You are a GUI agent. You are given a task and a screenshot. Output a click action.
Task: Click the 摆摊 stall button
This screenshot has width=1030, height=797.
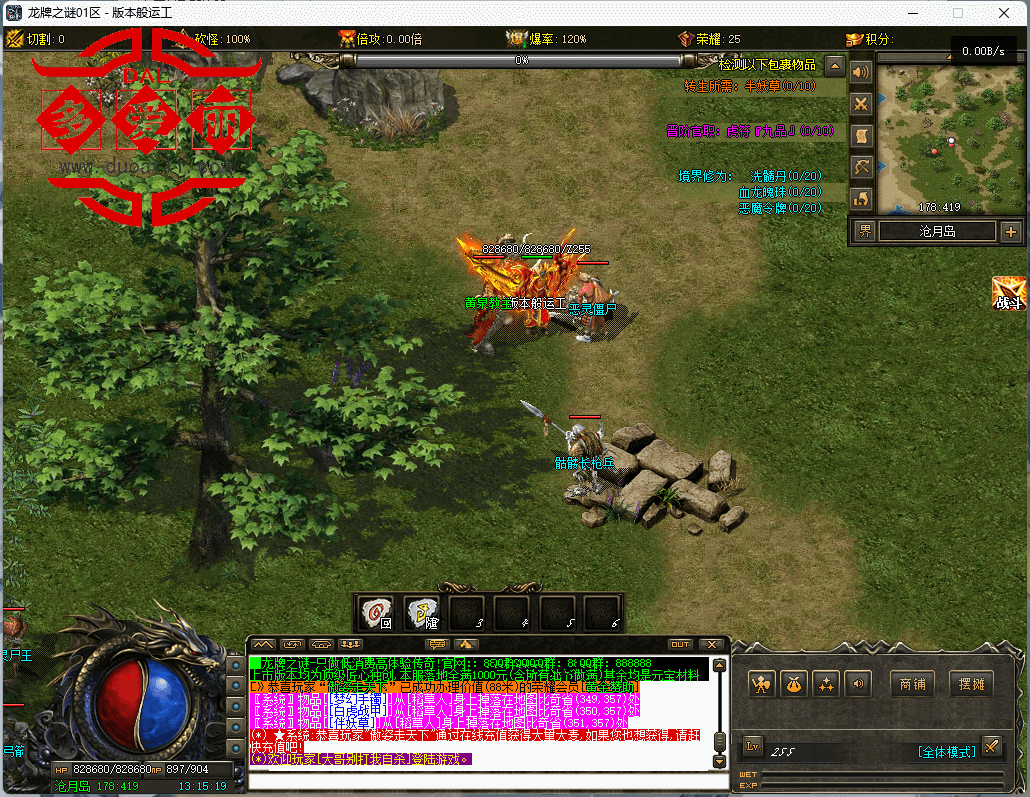971,684
